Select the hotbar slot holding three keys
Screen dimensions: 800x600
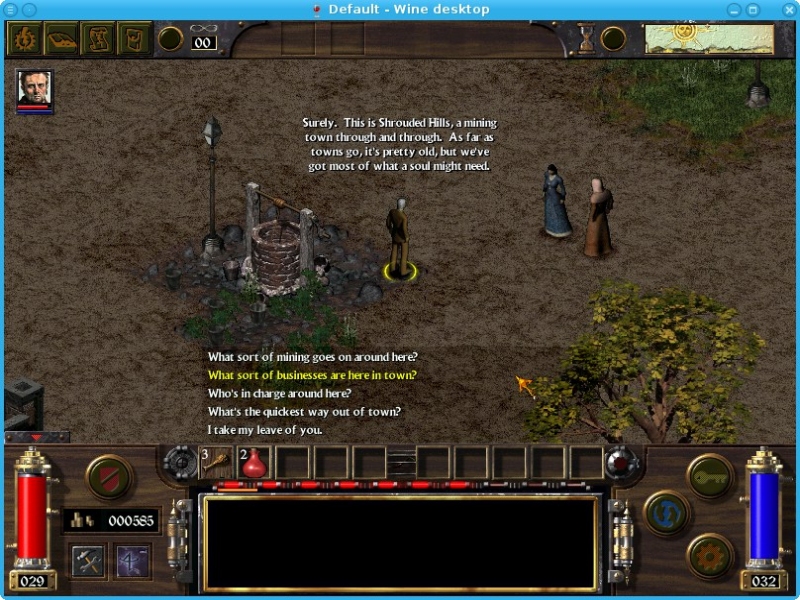point(217,462)
